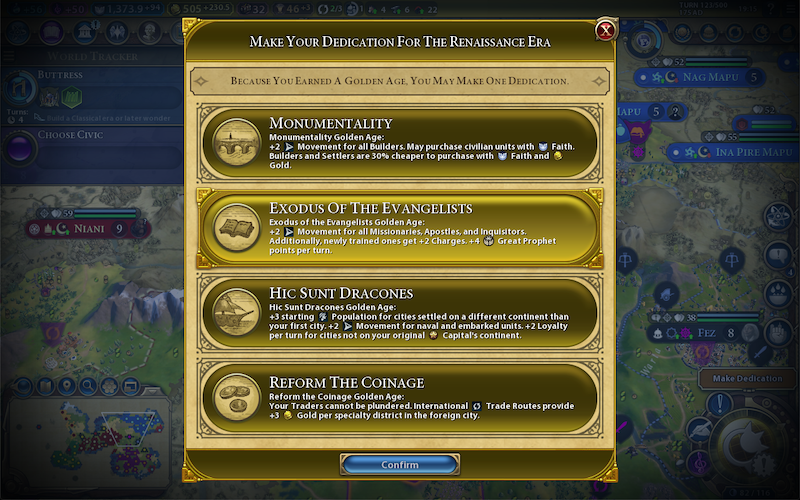Viewport: 800px width, 500px height.
Task: Choose the Monumentality dedication
Action: click(x=400, y=144)
